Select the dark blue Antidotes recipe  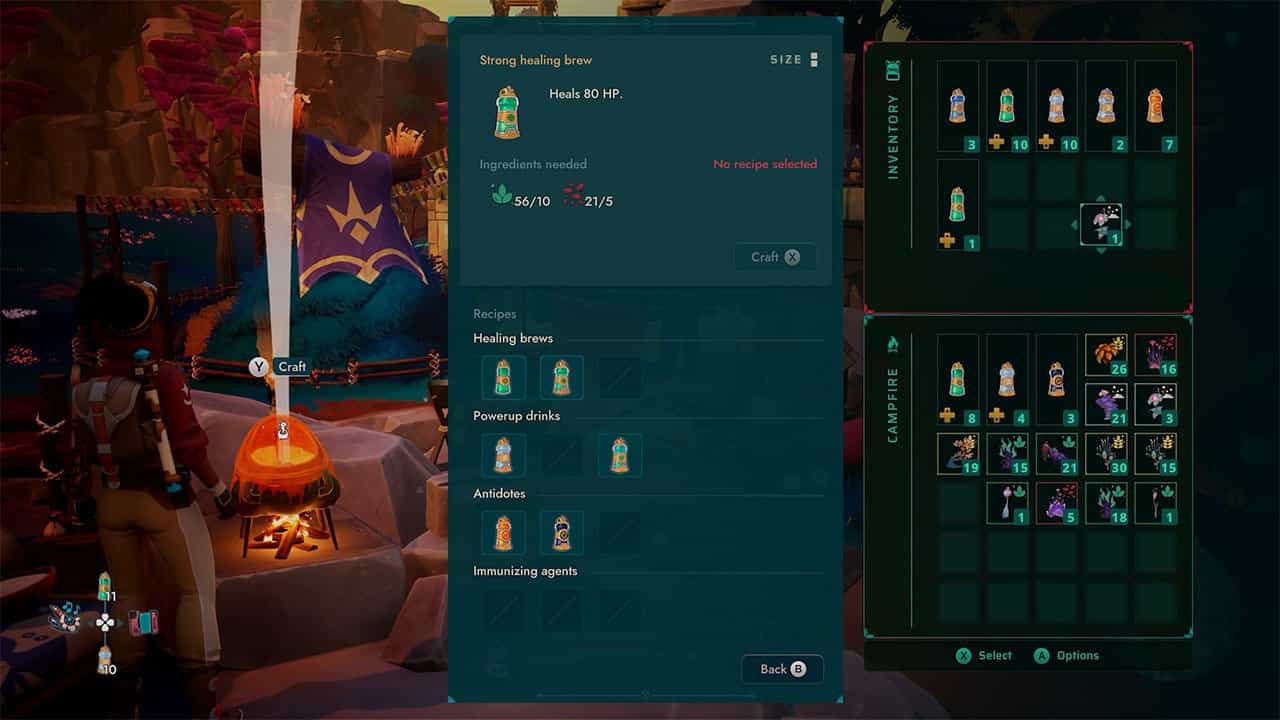(561, 533)
